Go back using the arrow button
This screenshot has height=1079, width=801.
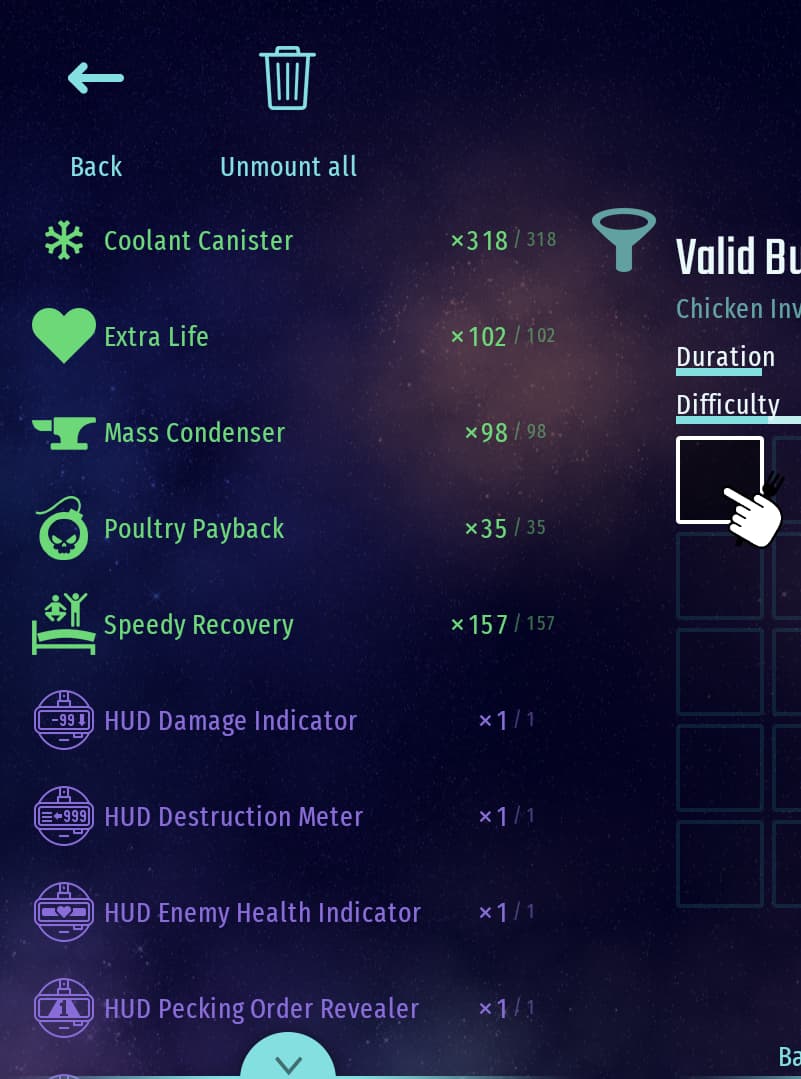point(96,78)
